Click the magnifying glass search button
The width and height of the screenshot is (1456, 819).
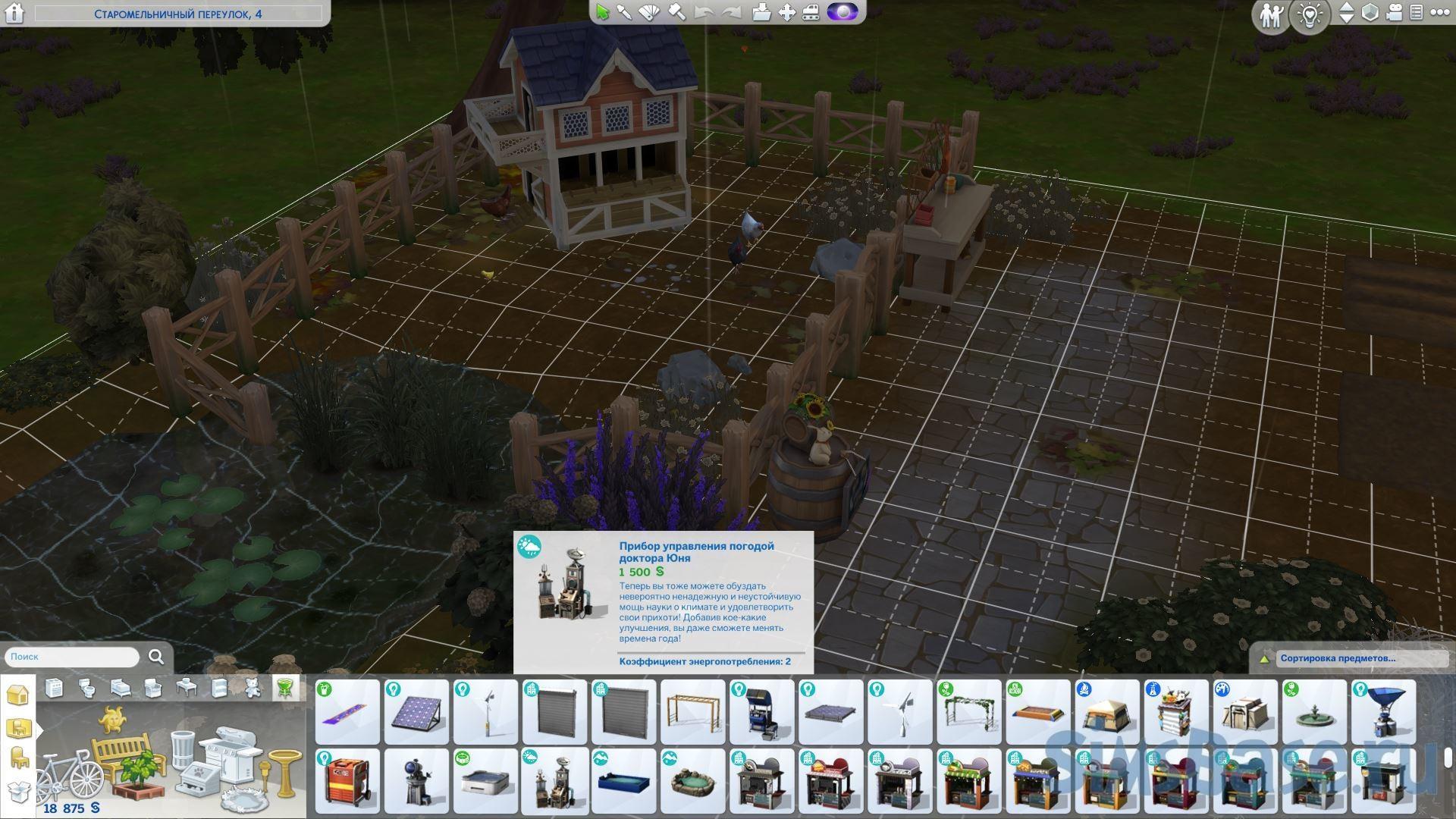pos(156,657)
